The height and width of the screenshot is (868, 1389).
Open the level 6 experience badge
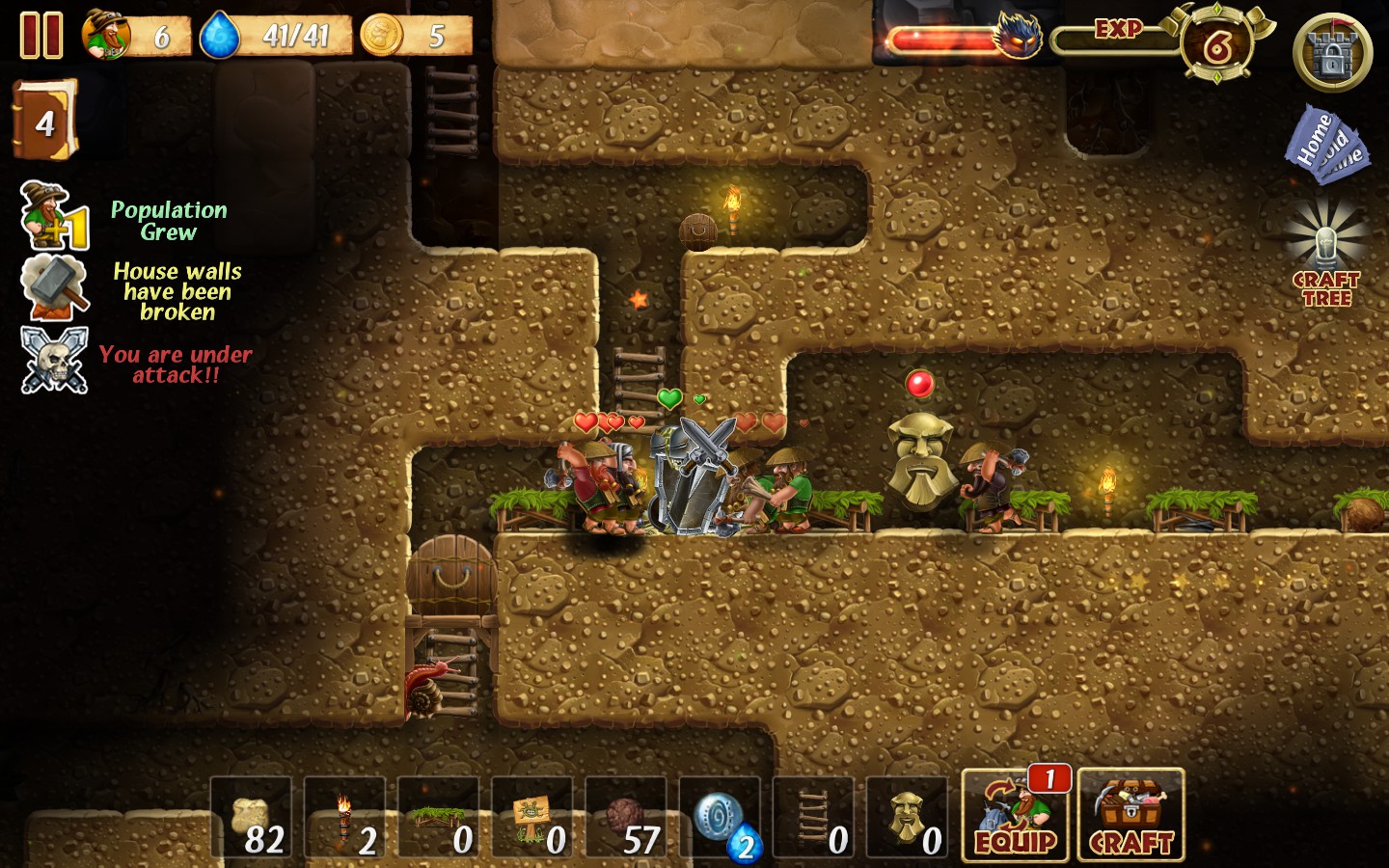tap(1217, 44)
